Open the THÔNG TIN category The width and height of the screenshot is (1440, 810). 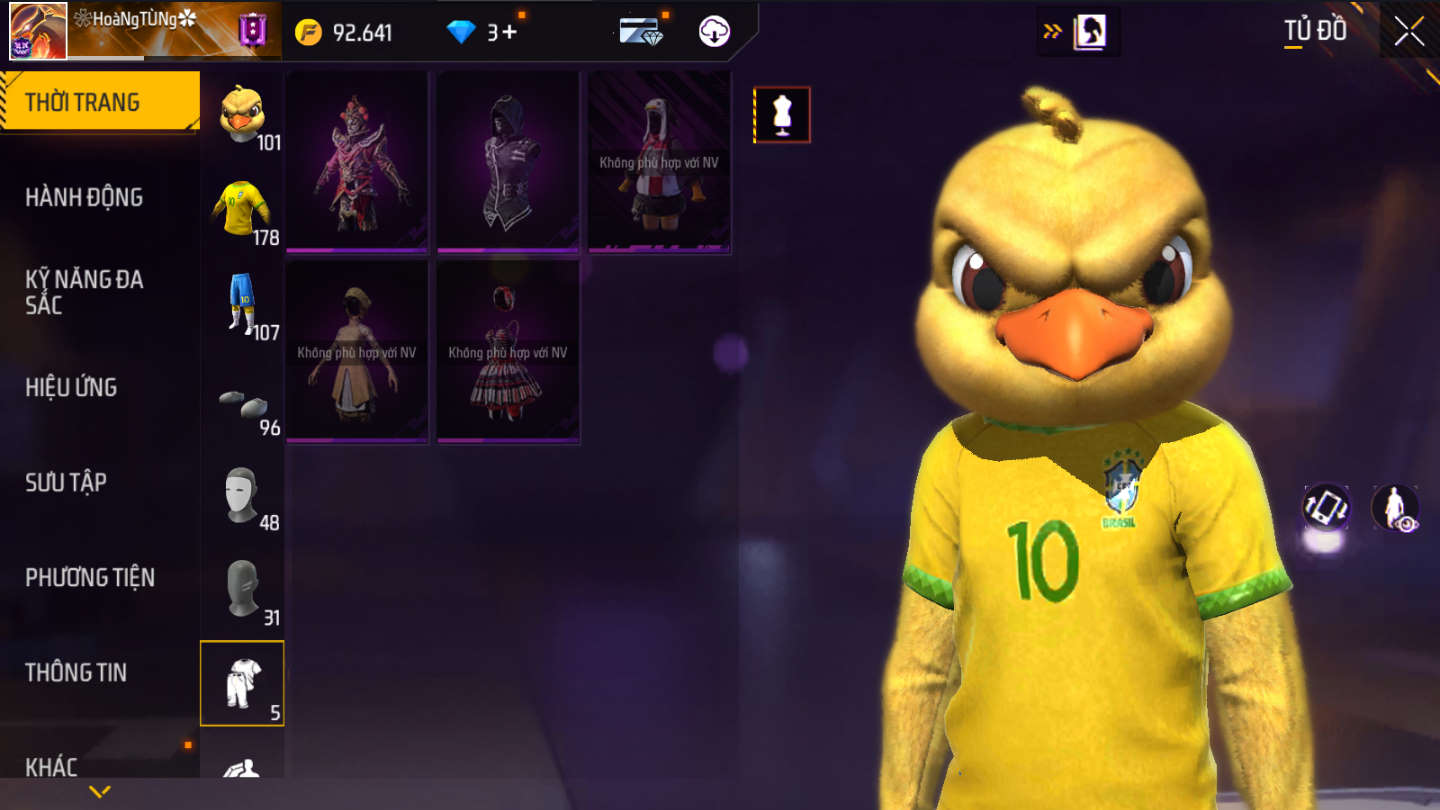[x=76, y=672]
